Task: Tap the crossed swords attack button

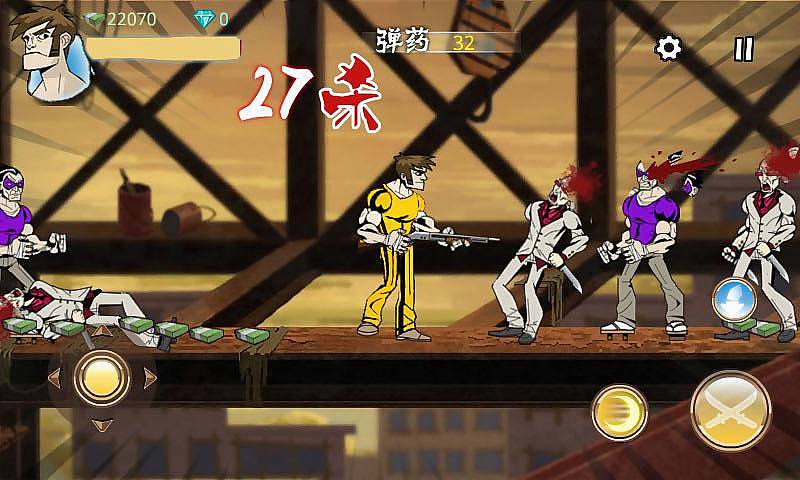Action: click(x=731, y=410)
